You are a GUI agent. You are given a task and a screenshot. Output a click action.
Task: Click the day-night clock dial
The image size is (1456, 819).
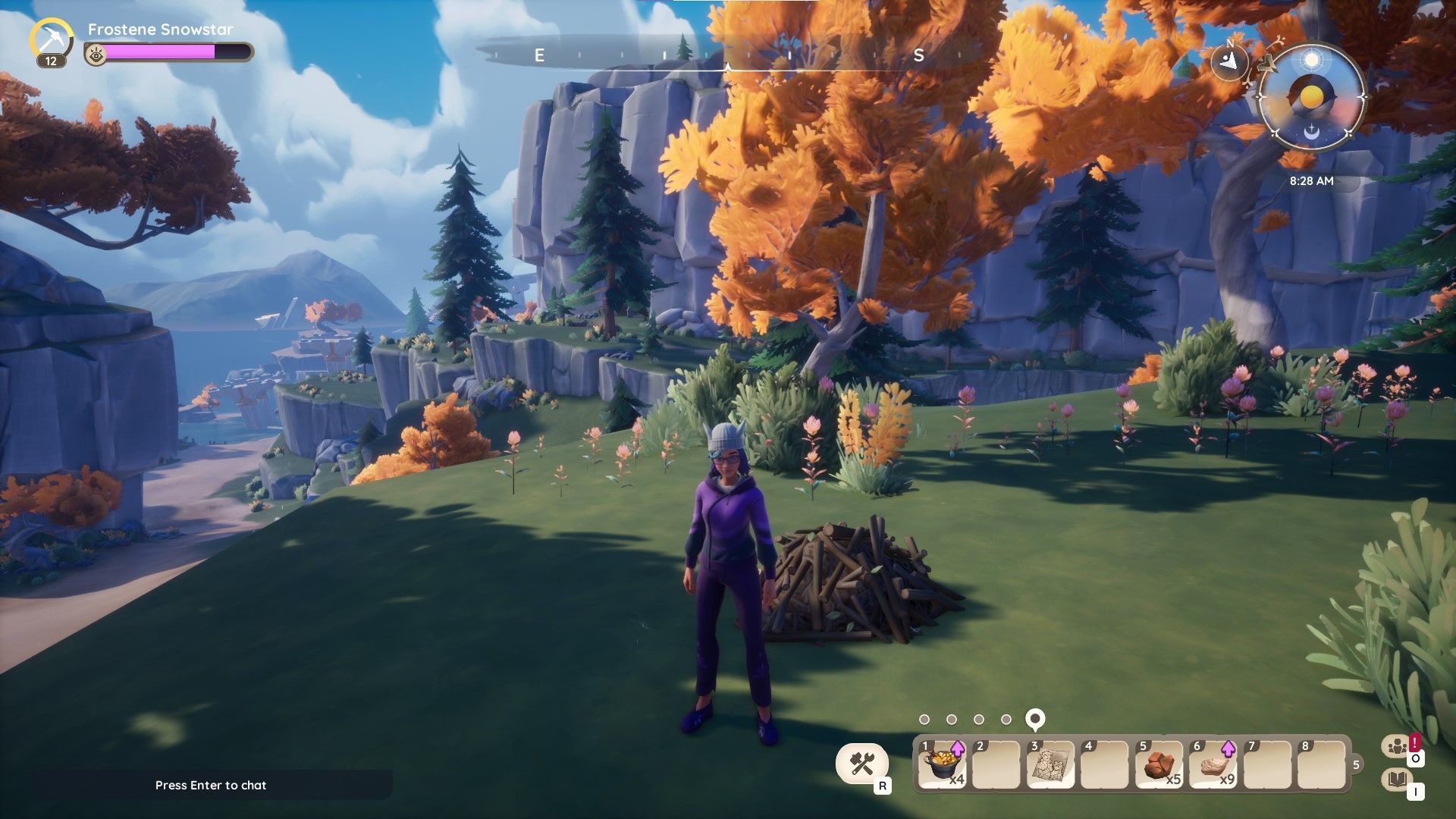[1310, 97]
